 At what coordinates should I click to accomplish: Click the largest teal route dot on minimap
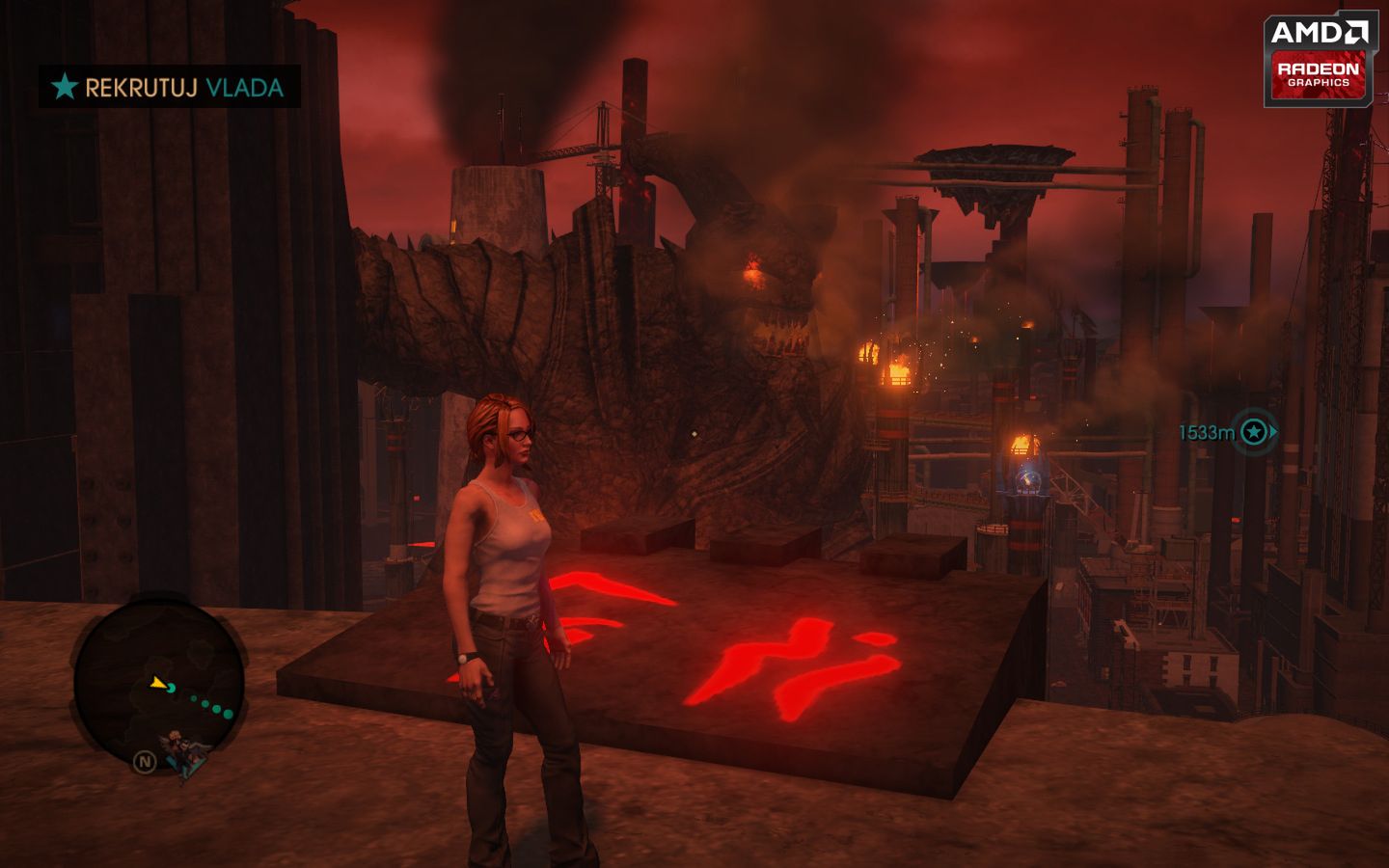pyautogui.click(x=228, y=714)
